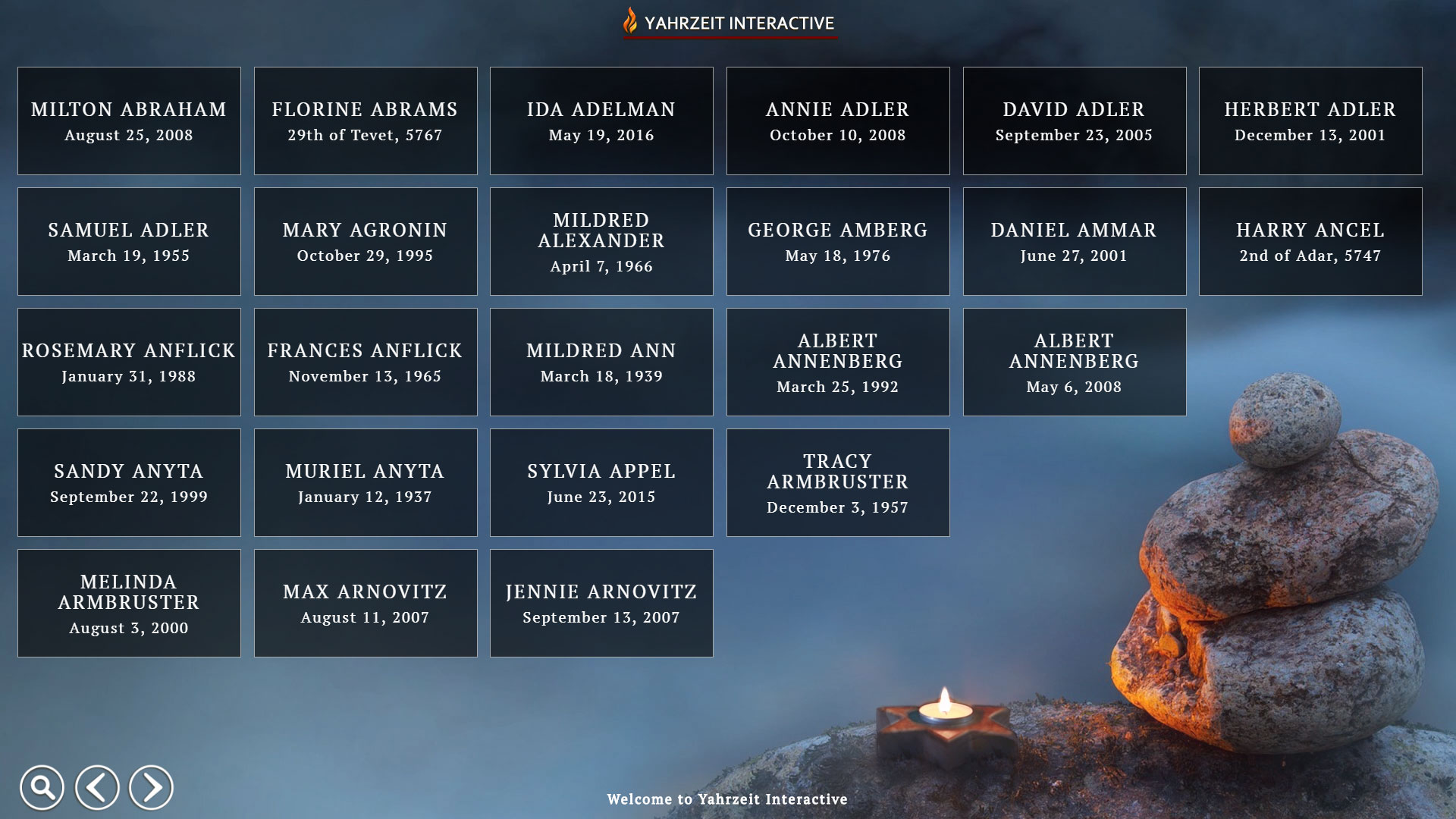The image size is (1456, 819).
Task: Choose the Jennie Arnovitz tile
Action: click(601, 604)
